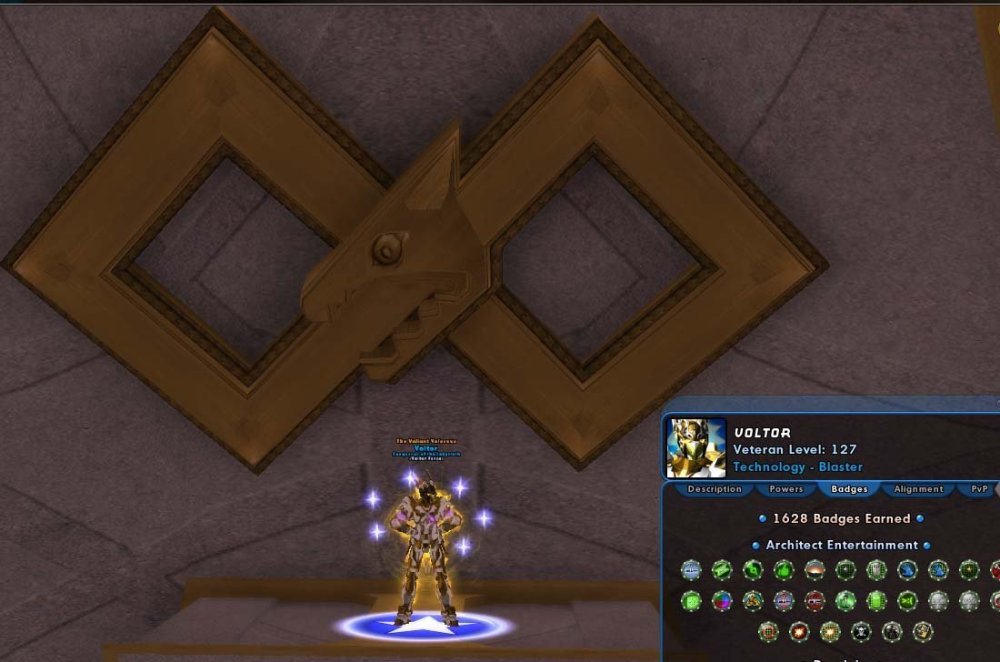Select the sunset landscape badge

coord(815,570)
